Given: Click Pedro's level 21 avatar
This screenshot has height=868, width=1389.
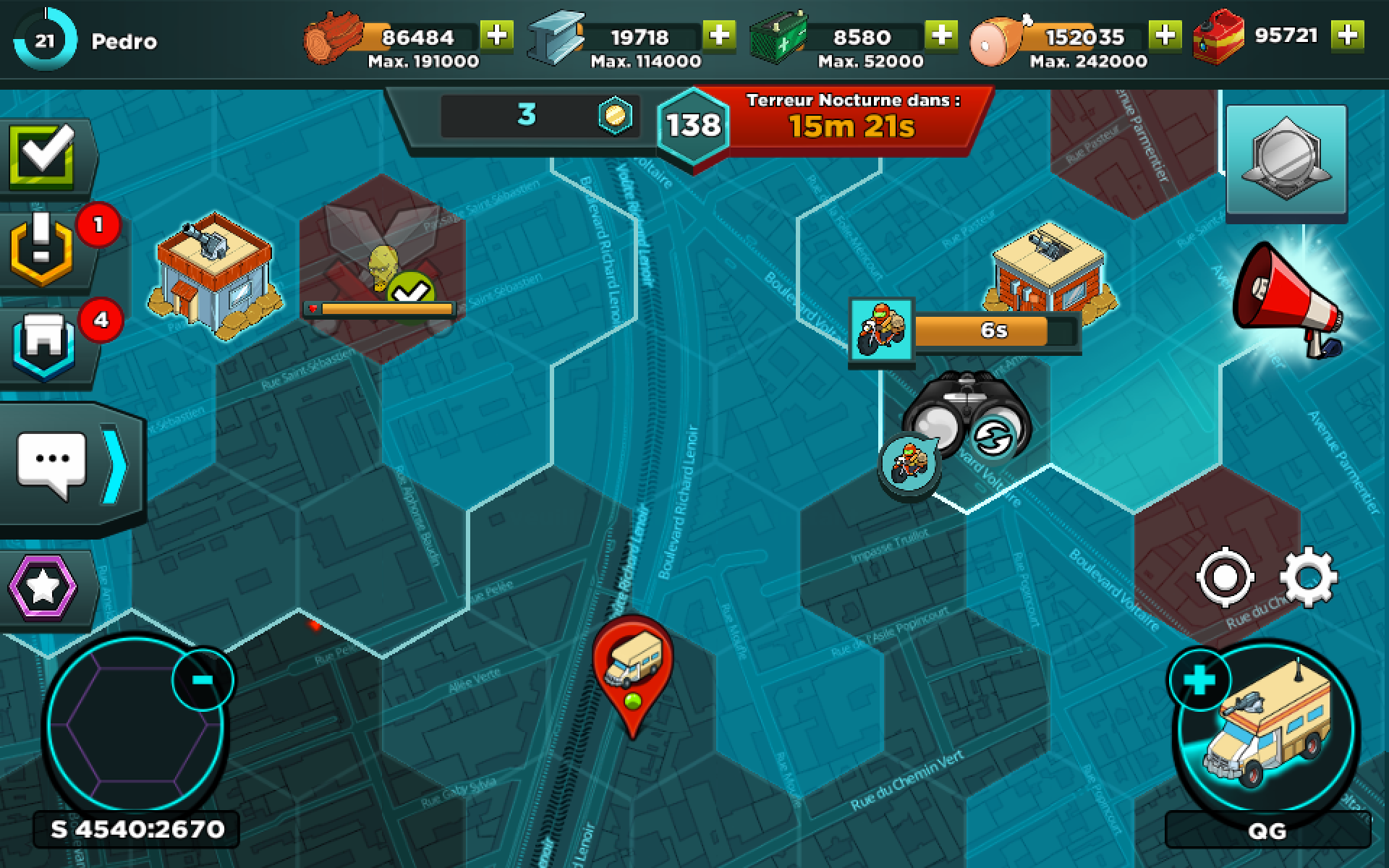Looking at the screenshot, I should click(x=45, y=41).
